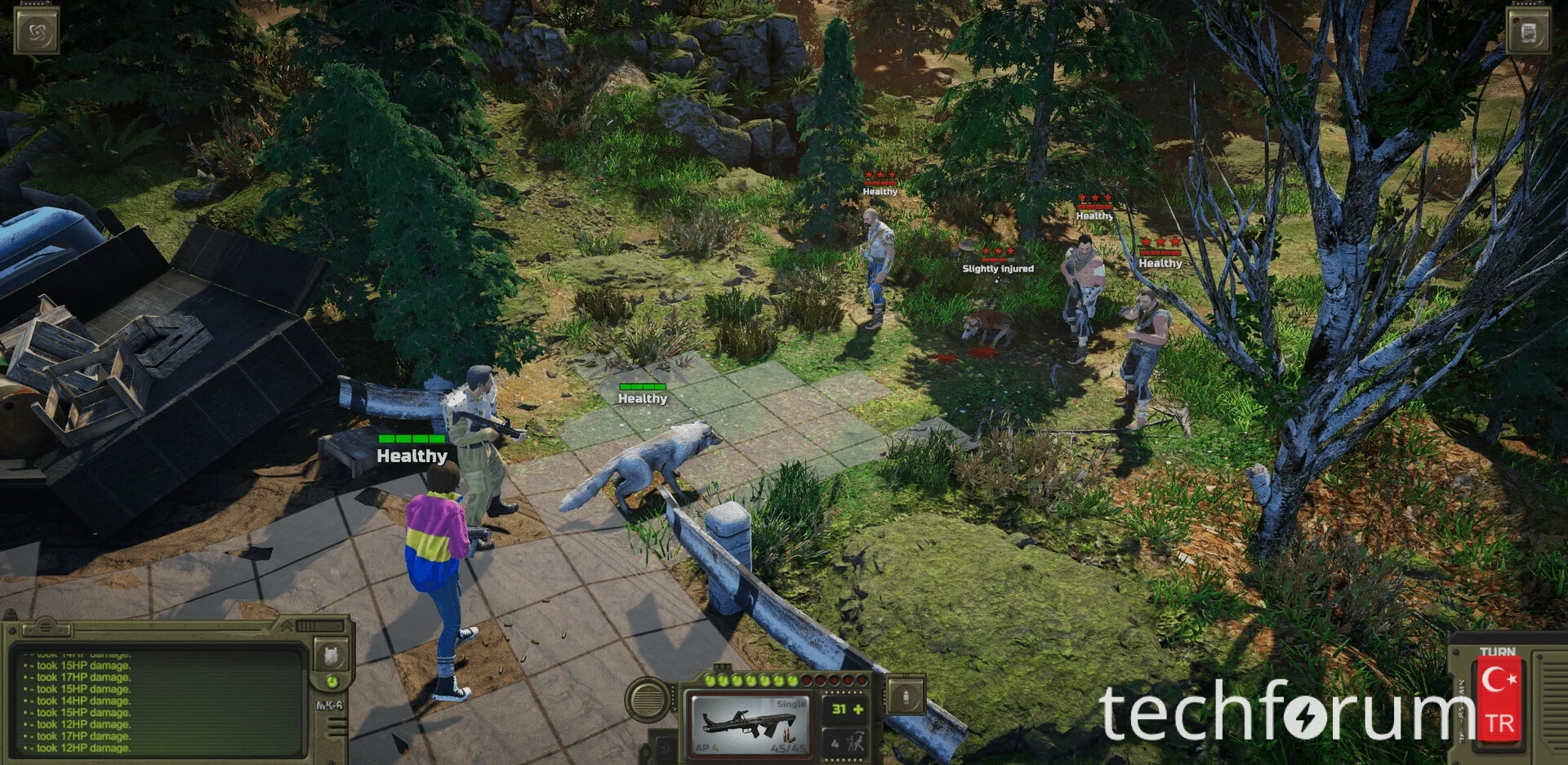Image resolution: width=1568 pixels, height=765 pixels.
Task: Toggle a green action point pip on the HUD
Action: tap(711, 679)
